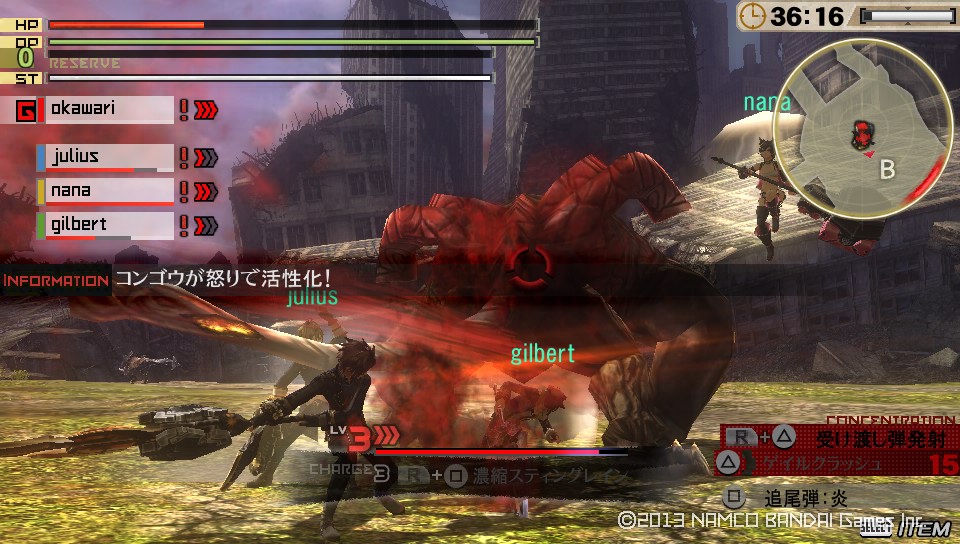This screenshot has height=544, width=960.
Task: Select the okawari party member panel
Action: [x=108, y=109]
